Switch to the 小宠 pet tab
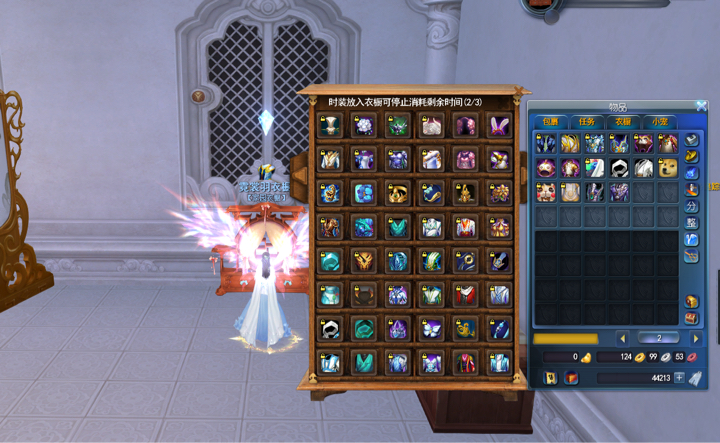The height and width of the screenshot is (443, 720). pos(660,121)
